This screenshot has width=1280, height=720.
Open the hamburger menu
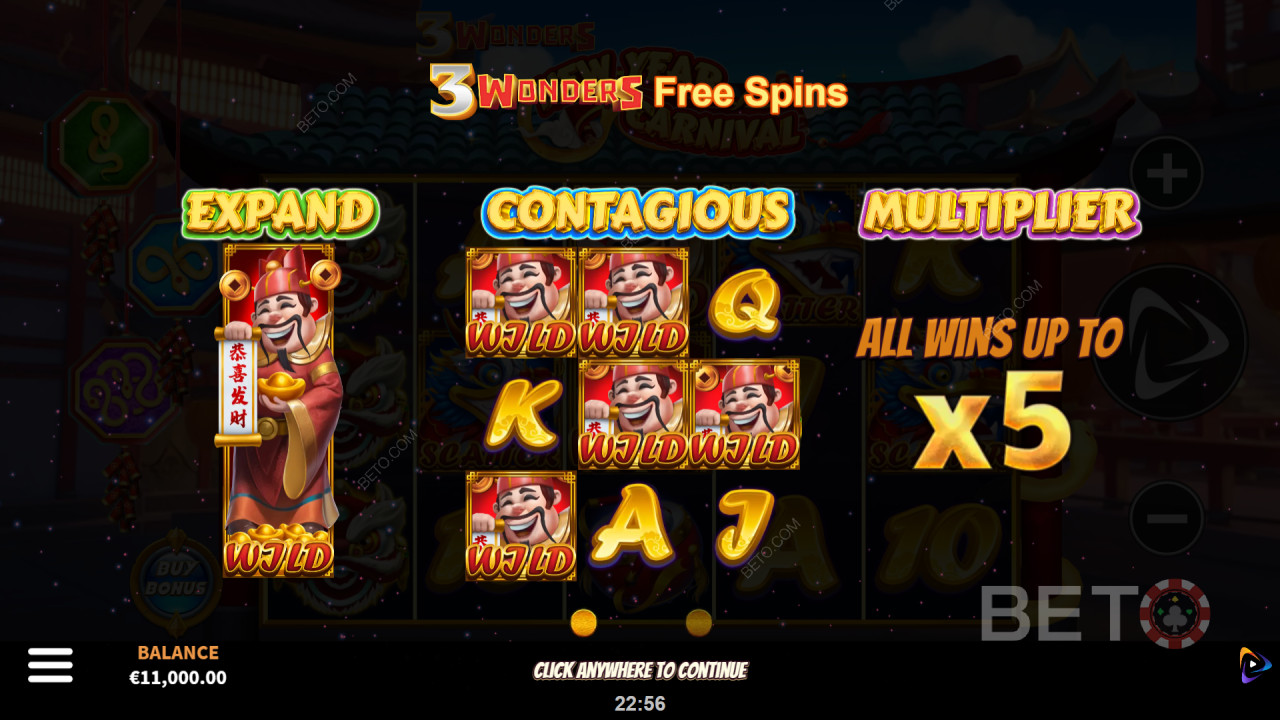tap(50, 665)
